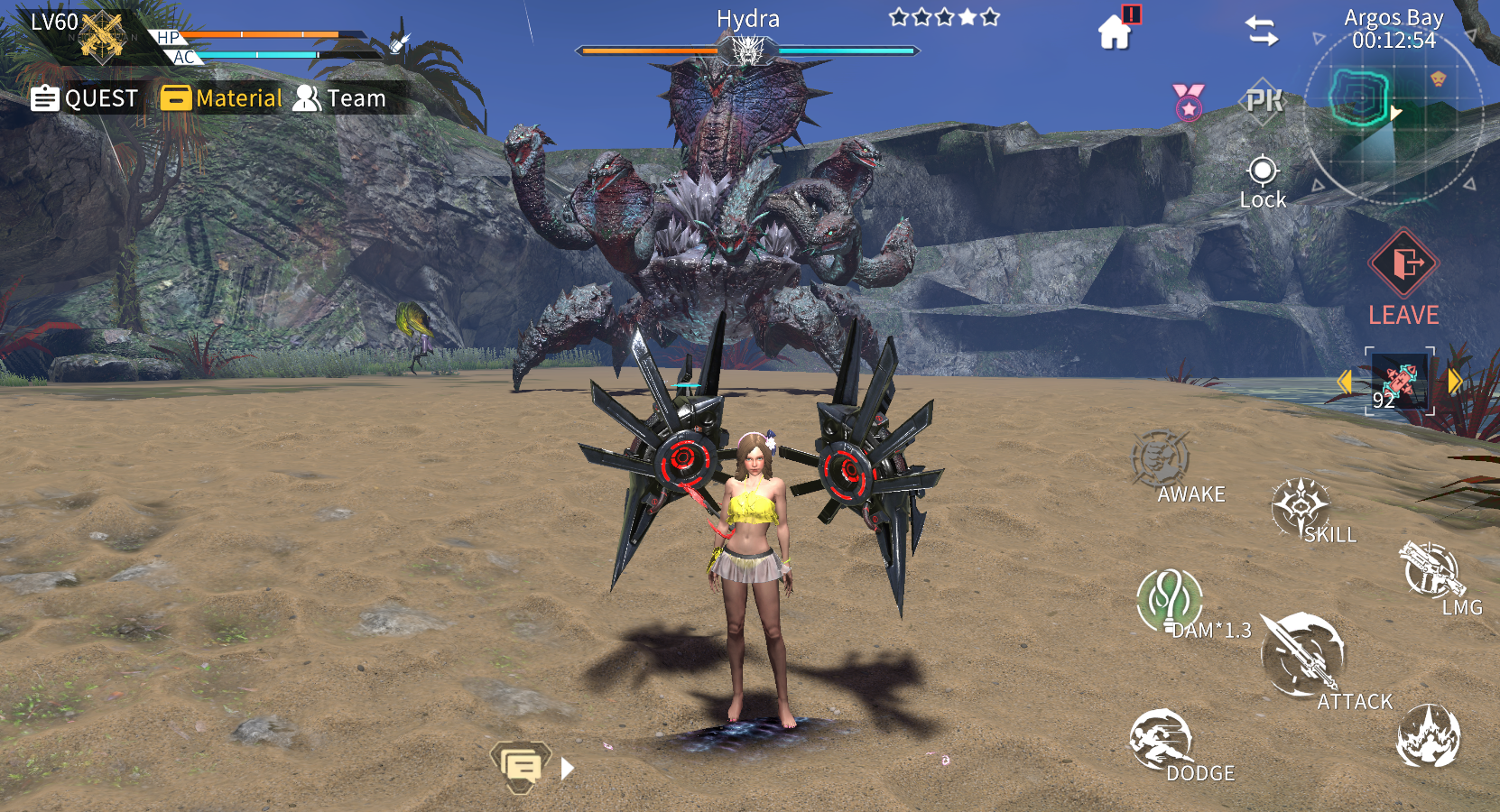
Task: Switch to the LMG weapon
Action: coord(1431,572)
